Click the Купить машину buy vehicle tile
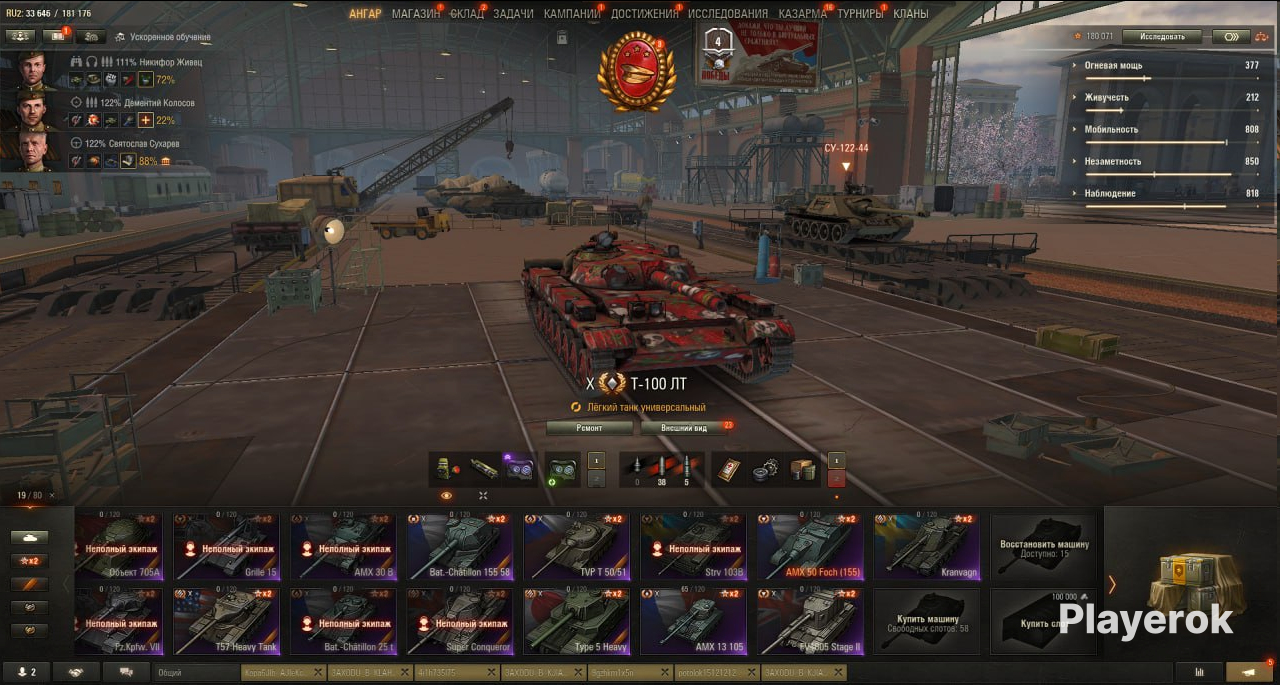Screen dimensions: 1280x685 click(x=927, y=621)
